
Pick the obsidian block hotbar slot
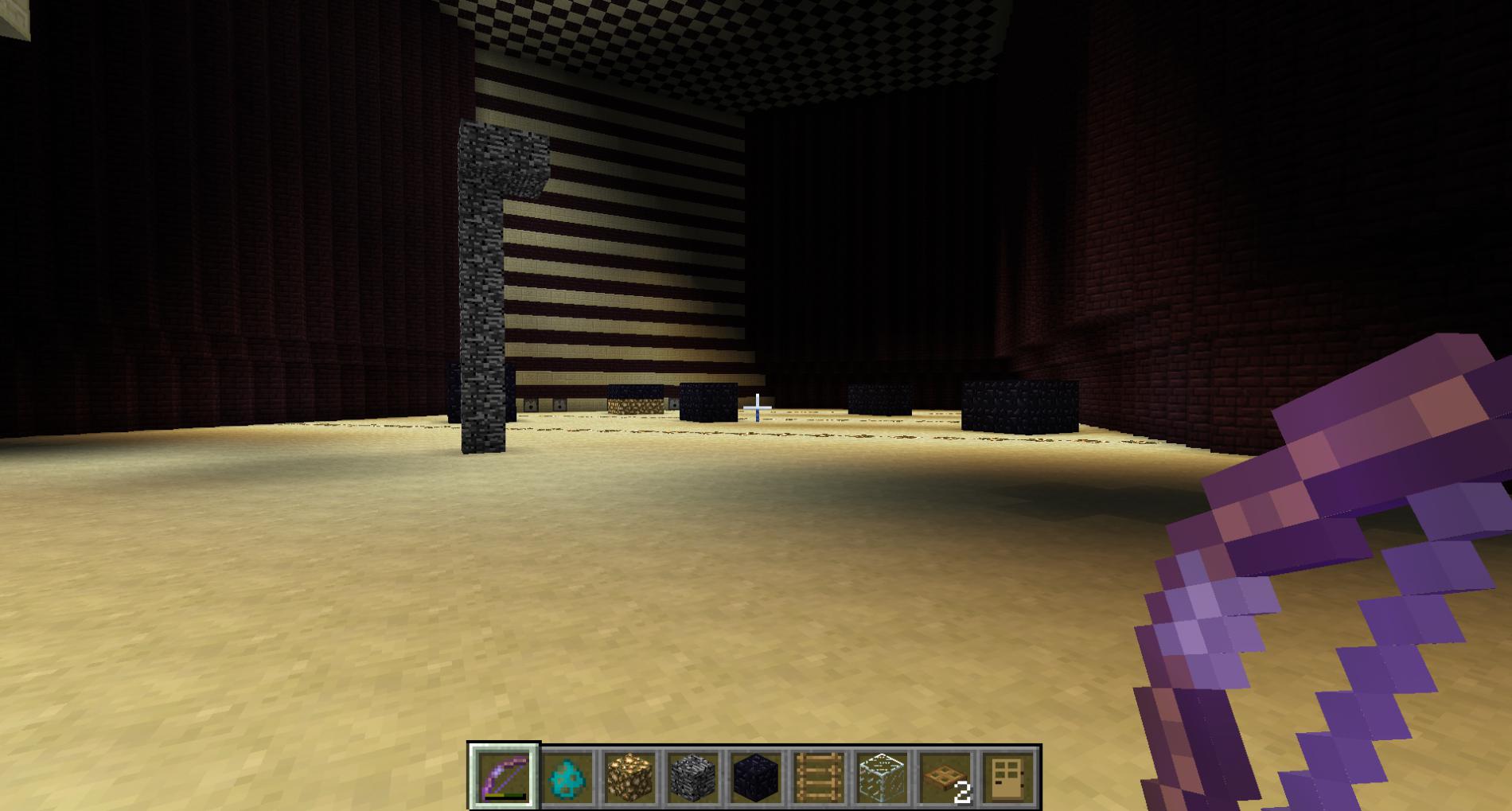756,777
